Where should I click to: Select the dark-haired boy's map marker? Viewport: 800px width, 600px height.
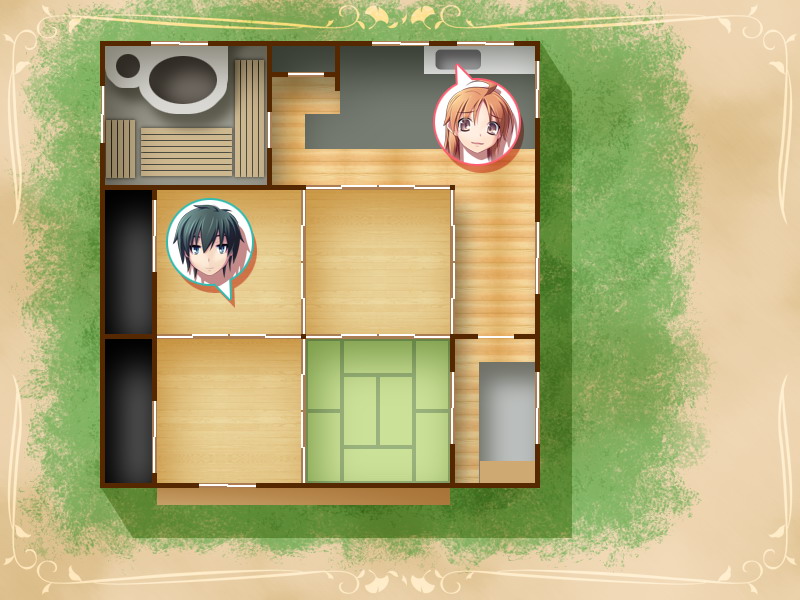point(210,242)
